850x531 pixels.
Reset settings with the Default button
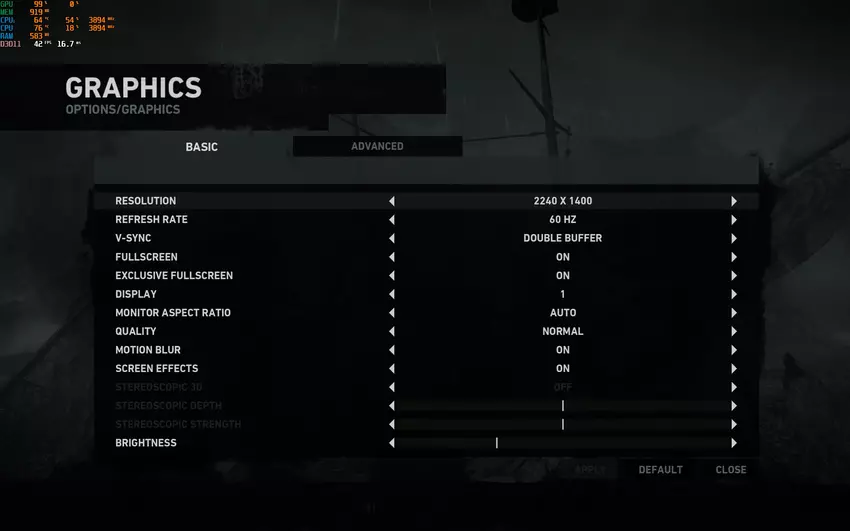pyautogui.click(x=660, y=470)
